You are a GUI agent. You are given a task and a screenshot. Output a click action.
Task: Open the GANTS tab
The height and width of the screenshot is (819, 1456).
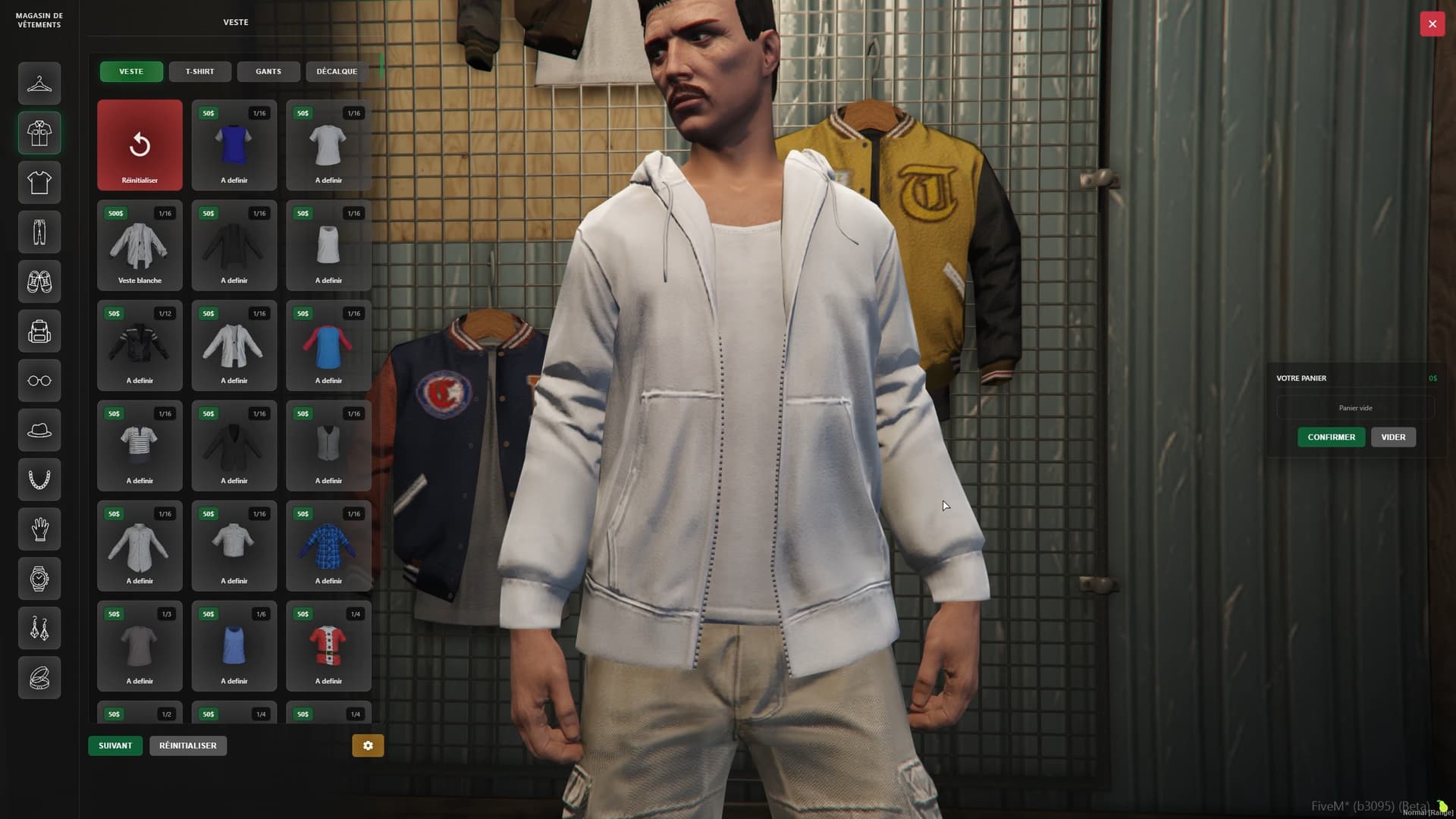tap(268, 71)
